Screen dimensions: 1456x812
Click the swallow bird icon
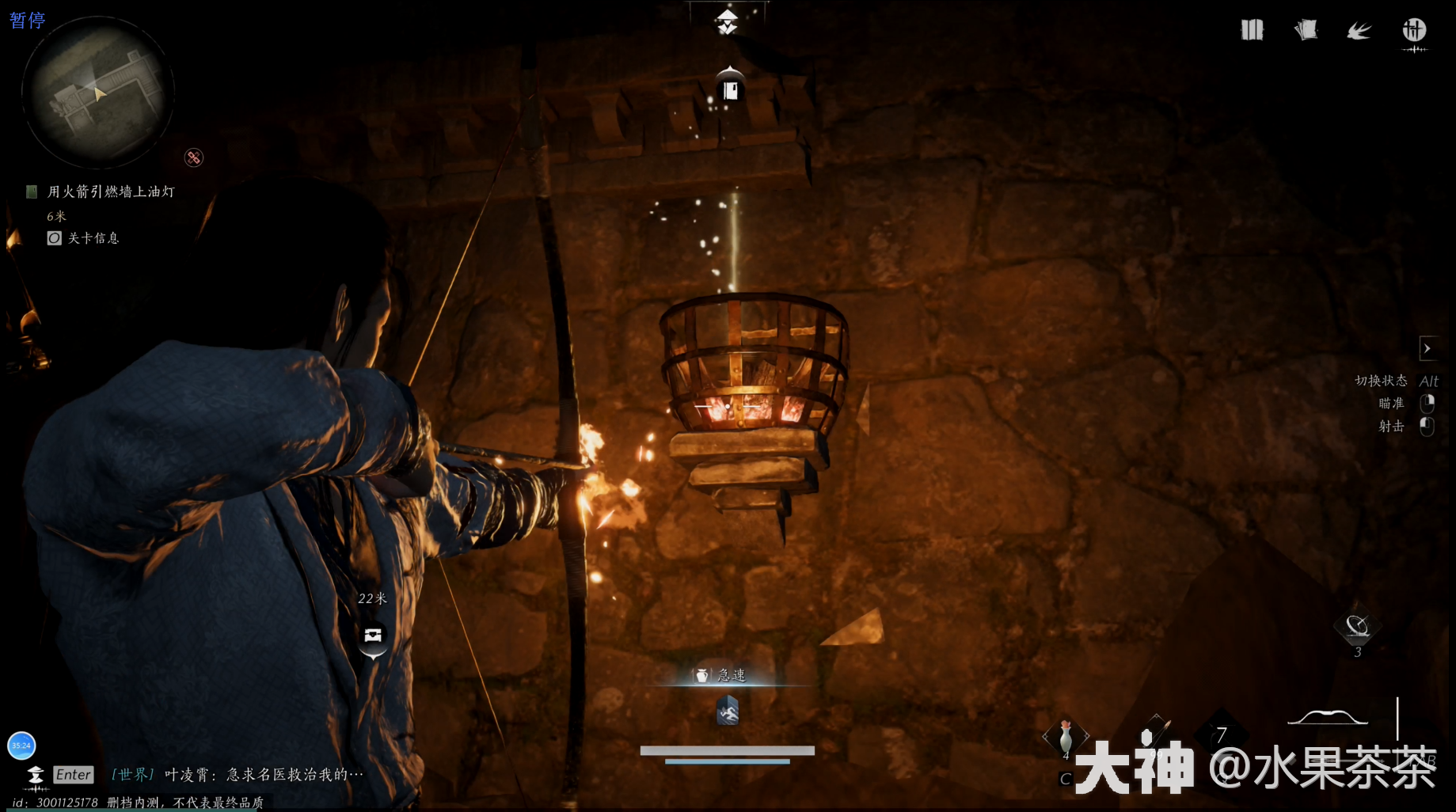click(x=1359, y=31)
